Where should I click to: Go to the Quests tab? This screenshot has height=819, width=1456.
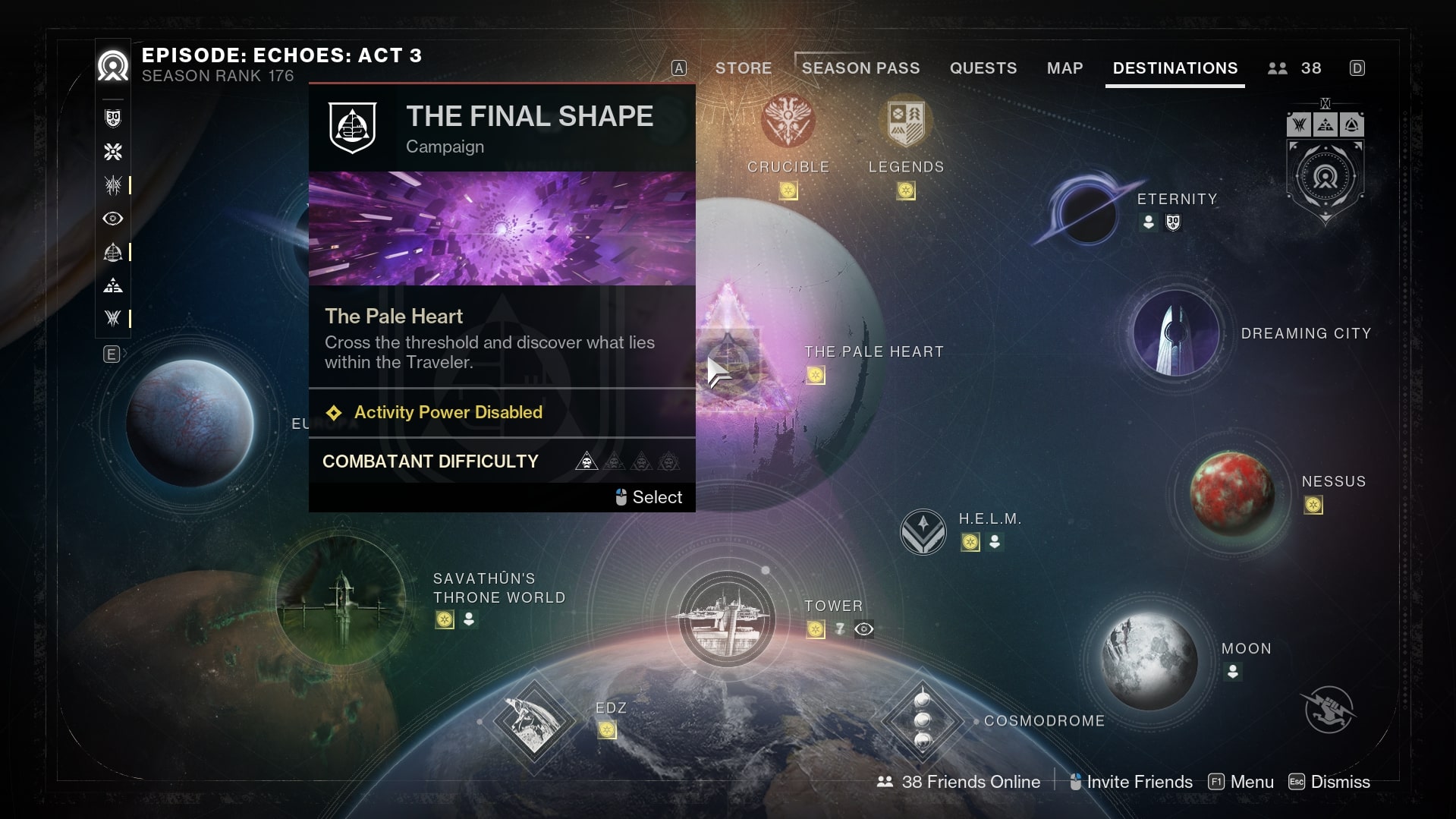tap(983, 68)
